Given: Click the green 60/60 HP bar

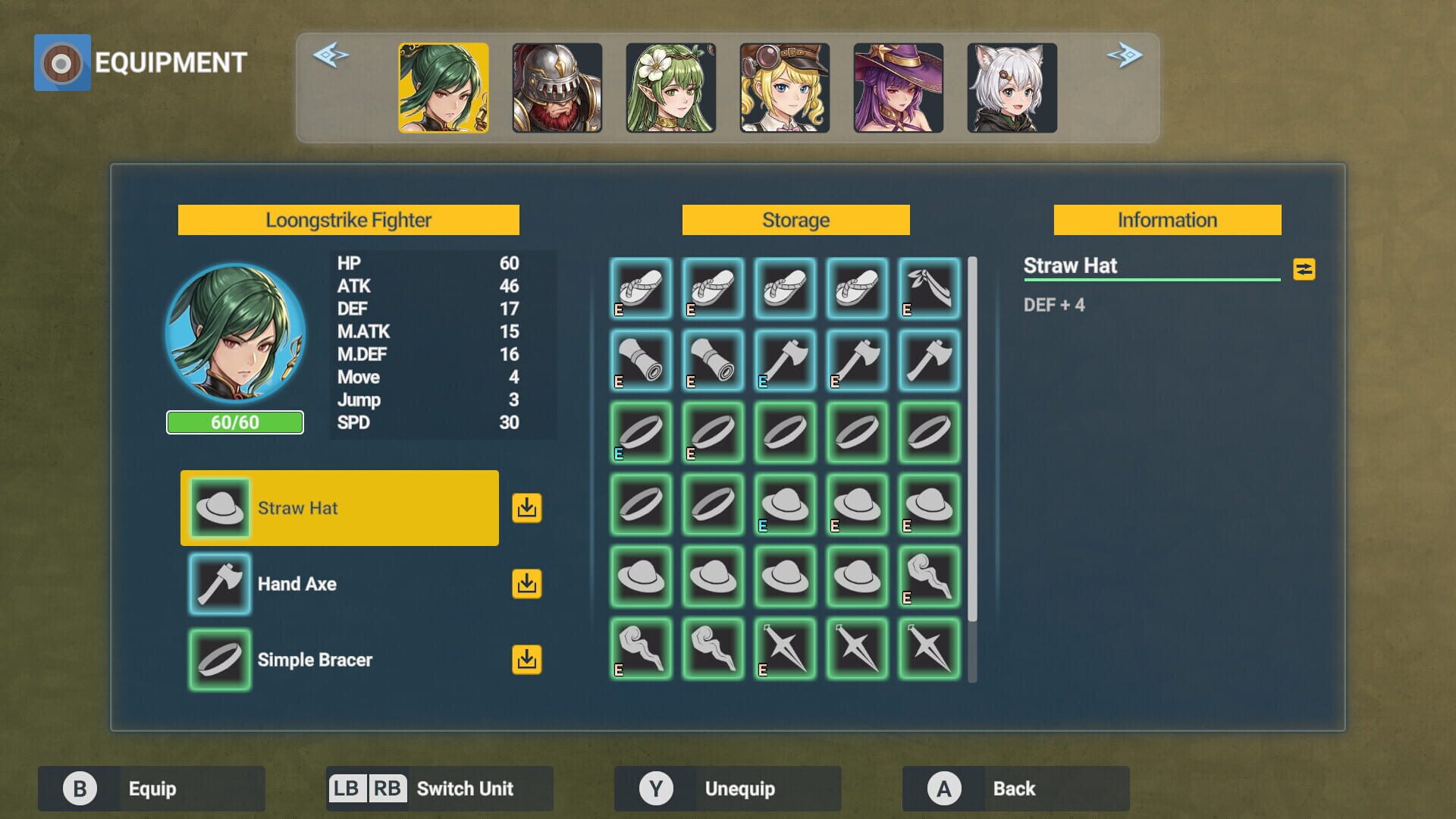Looking at the screenshot, I should [x=235, y=422].
